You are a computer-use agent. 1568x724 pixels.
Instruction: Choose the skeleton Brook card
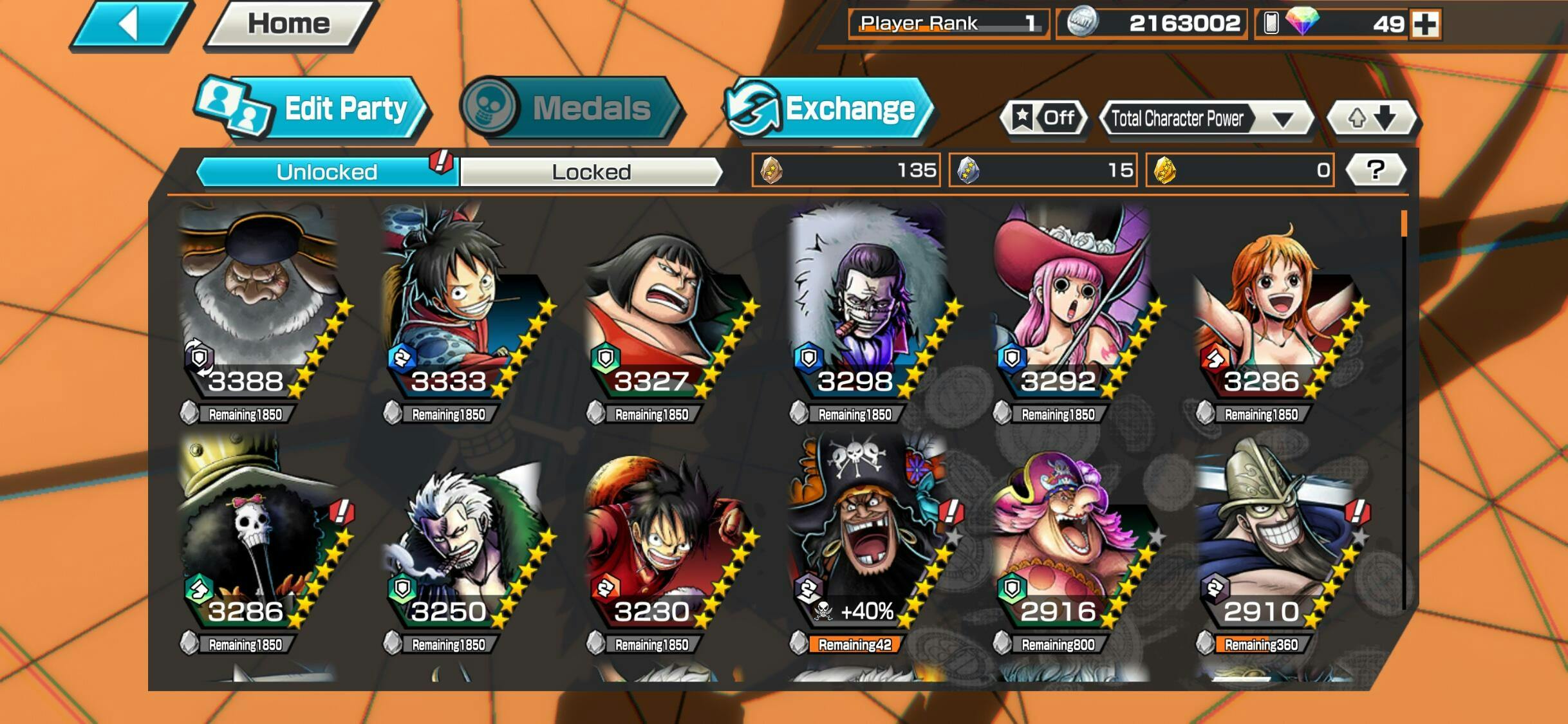[x=257, y=534]
